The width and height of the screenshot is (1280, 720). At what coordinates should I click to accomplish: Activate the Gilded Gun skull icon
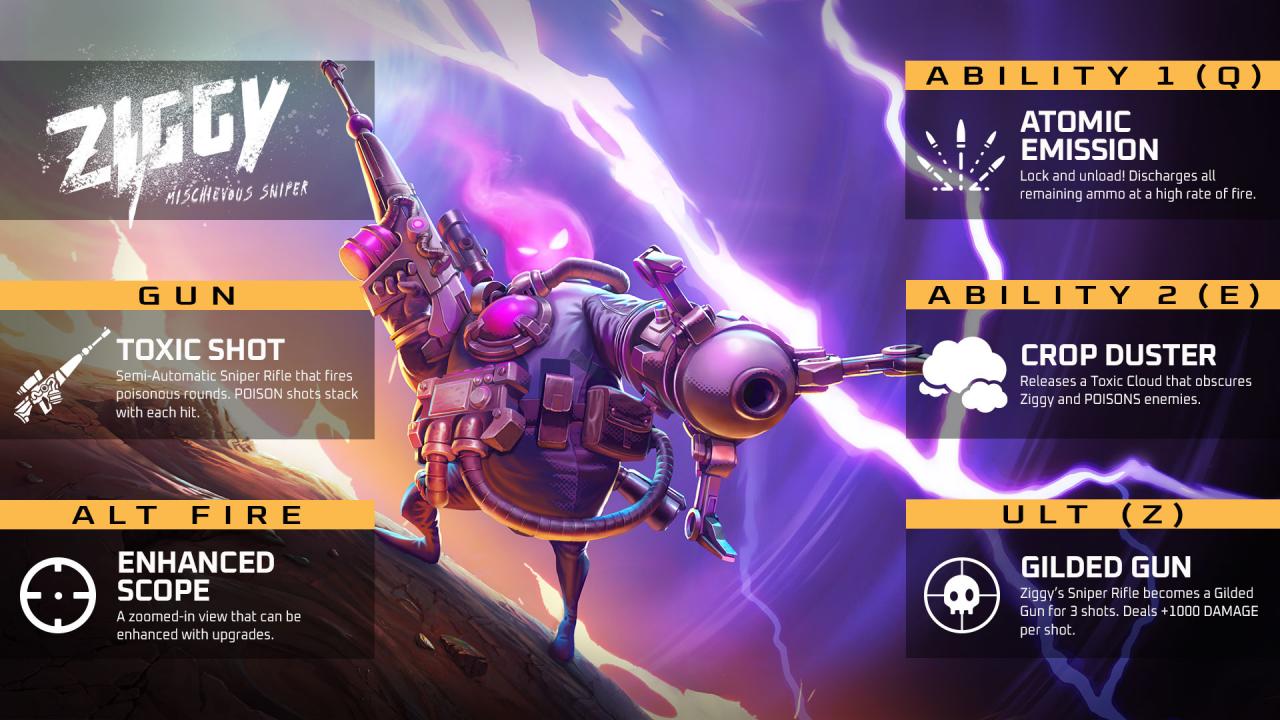coord(961,595)
